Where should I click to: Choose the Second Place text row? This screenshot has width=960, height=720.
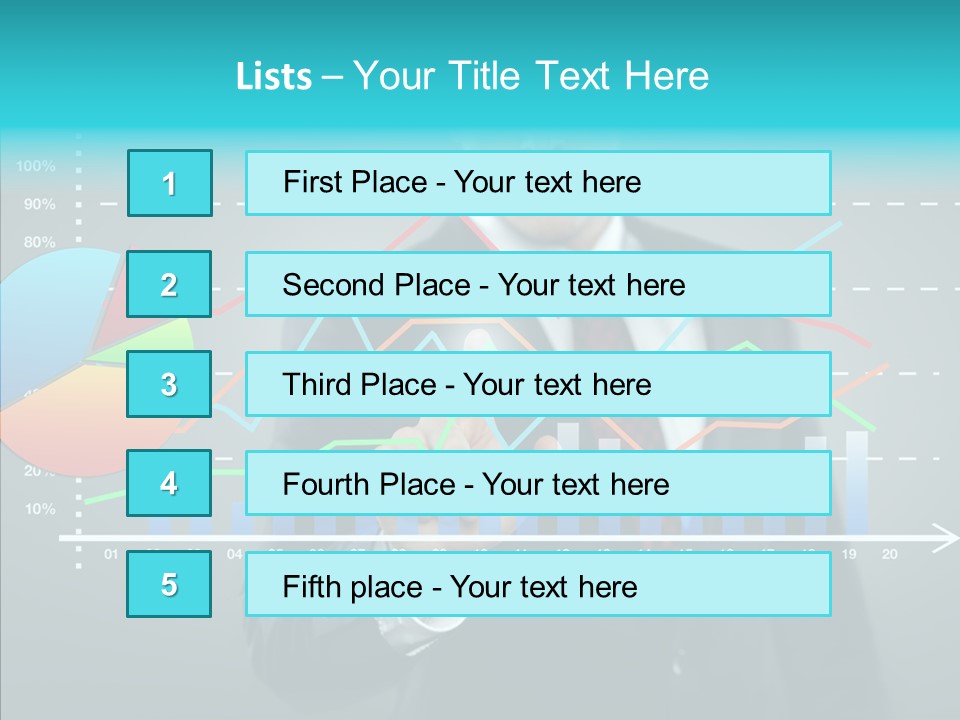click(538, 284)
